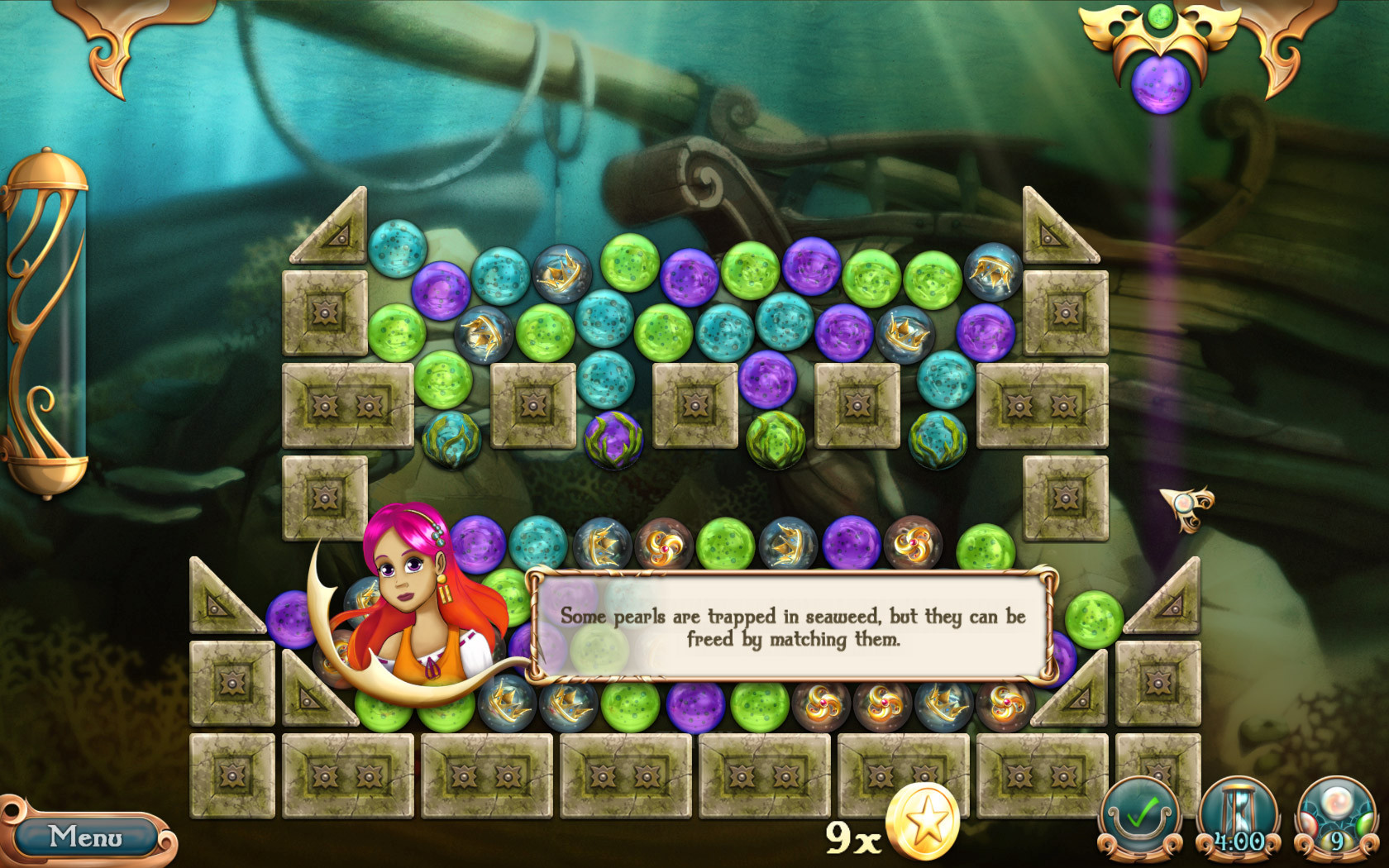Click the small green next-pearl indicator
The height and width of the screenshot is (868, 1389).
(x=1161, y=17)
